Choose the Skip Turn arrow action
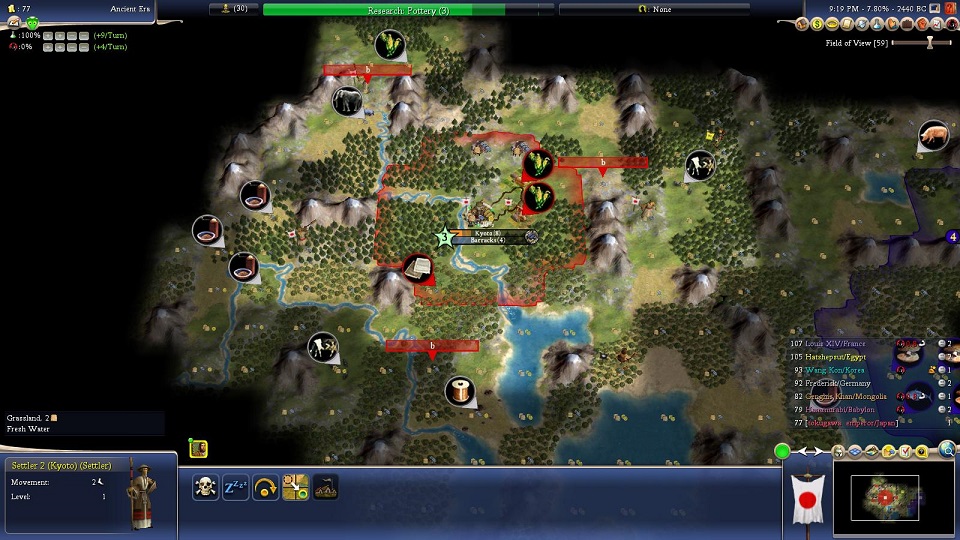Screen dimensions: 960x540 pyautogui.click(x=266, y=487)
